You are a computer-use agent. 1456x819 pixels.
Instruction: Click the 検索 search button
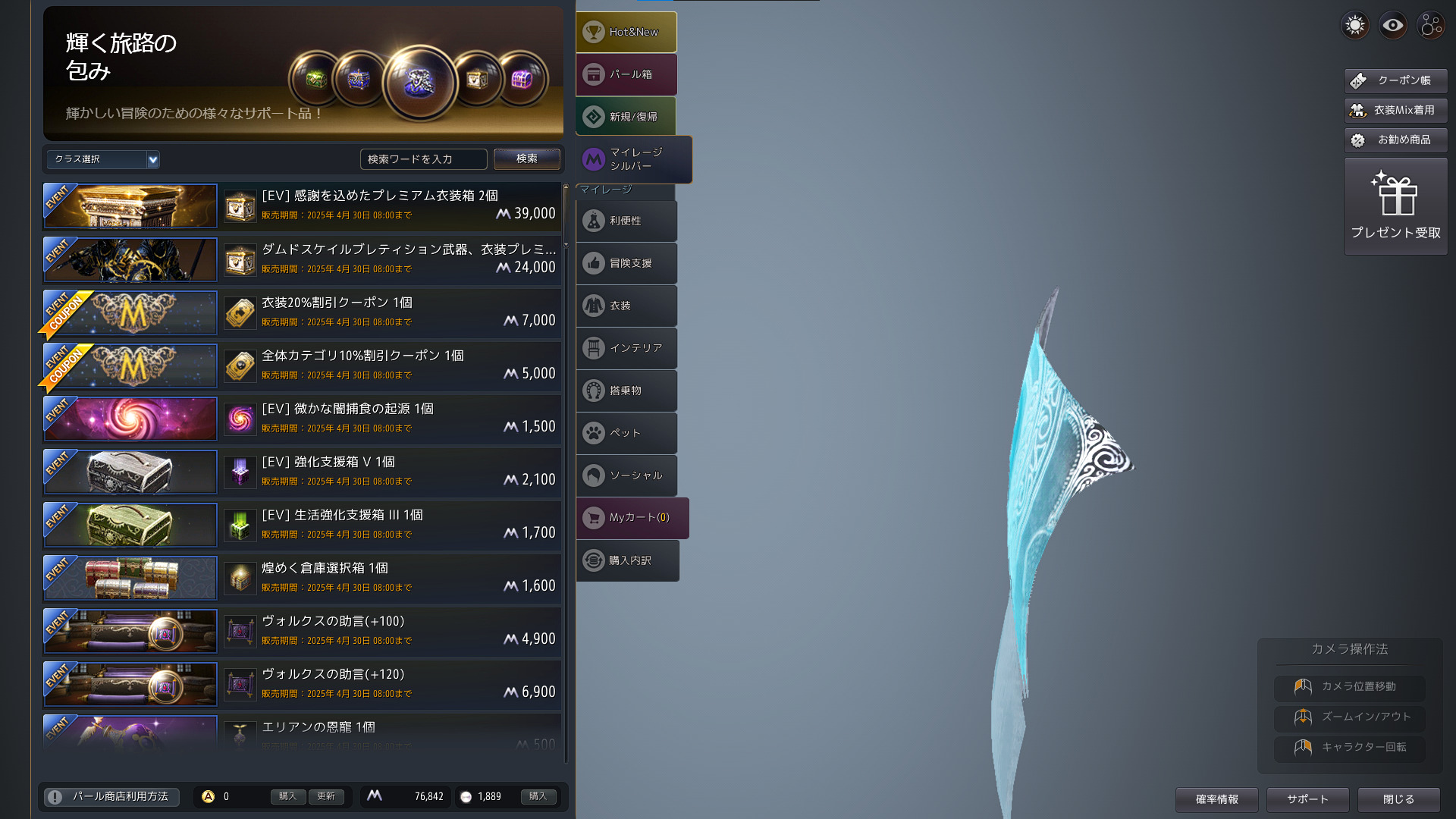(526, 158)
